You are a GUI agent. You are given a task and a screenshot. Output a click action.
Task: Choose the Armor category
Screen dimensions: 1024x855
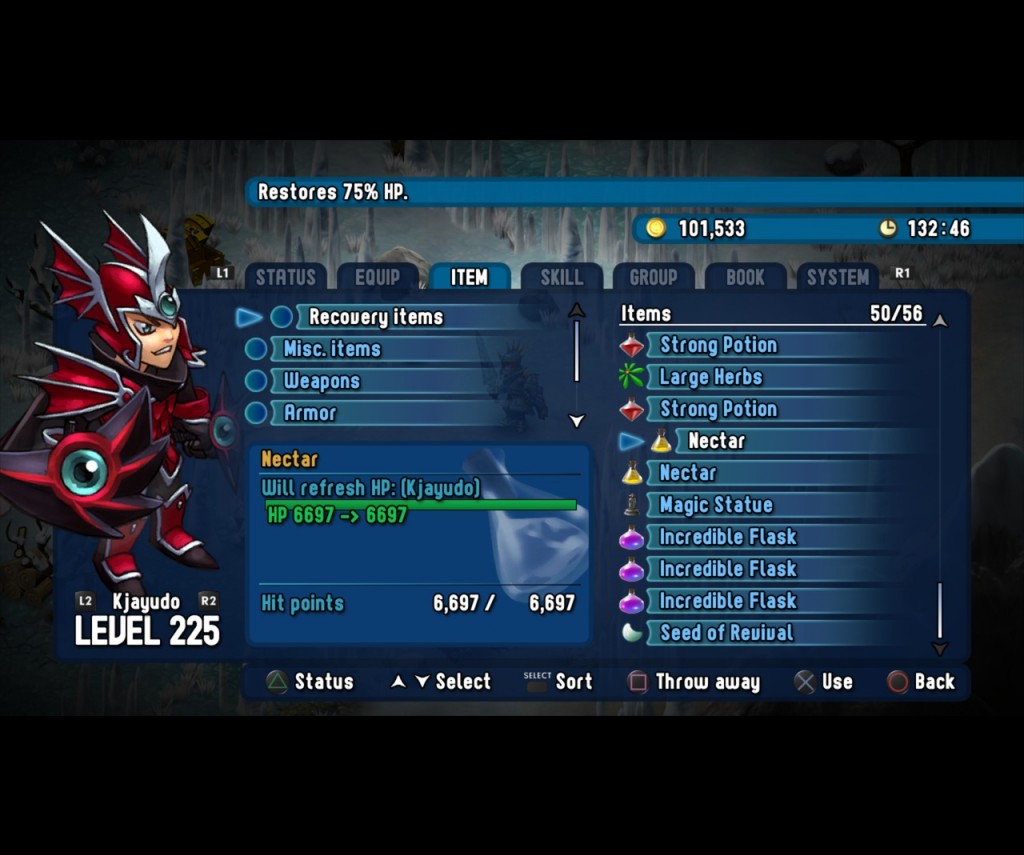point(310,413)
